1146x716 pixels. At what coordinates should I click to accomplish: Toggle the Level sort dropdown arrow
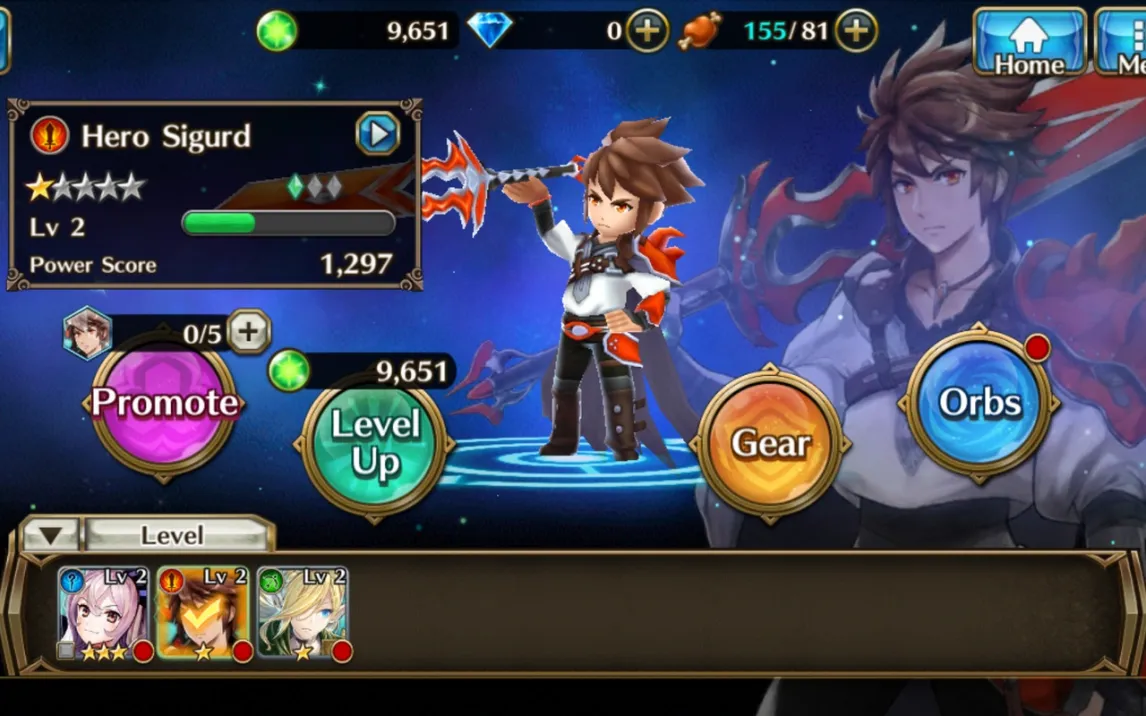[x=50, y=536]
